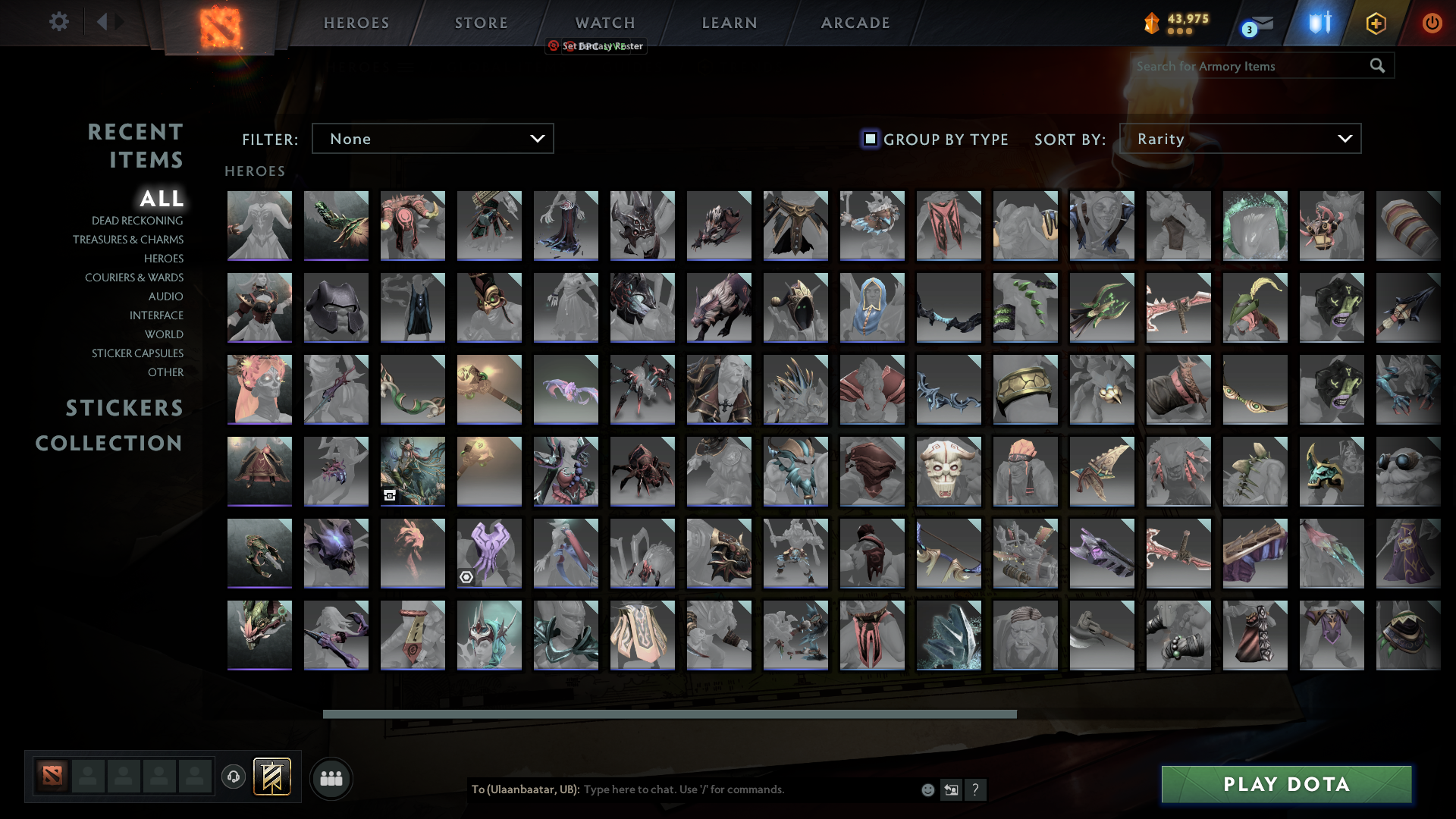Switch to the STORE tab

(x=481, y=22)
